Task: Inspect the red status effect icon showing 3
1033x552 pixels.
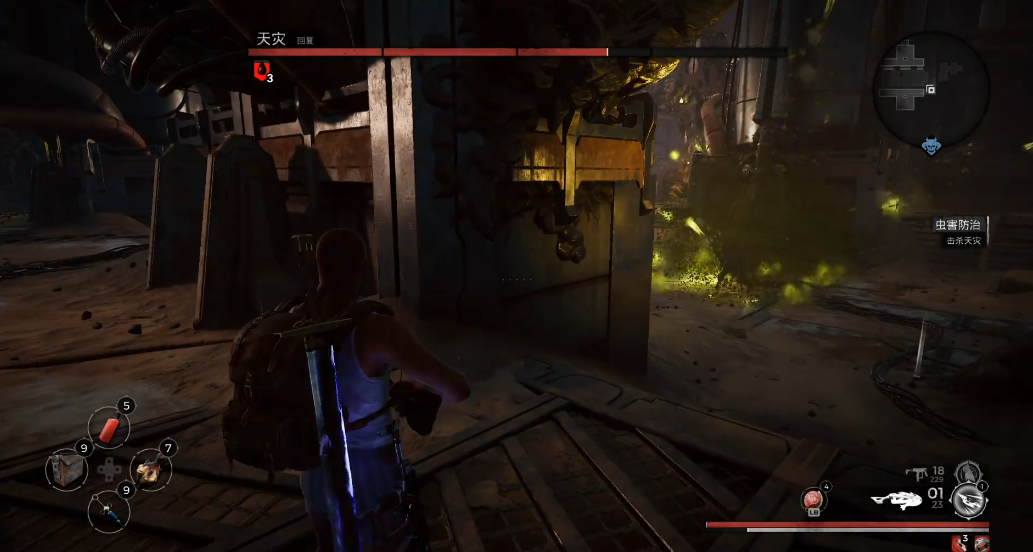Action: [x=958, y=542]
